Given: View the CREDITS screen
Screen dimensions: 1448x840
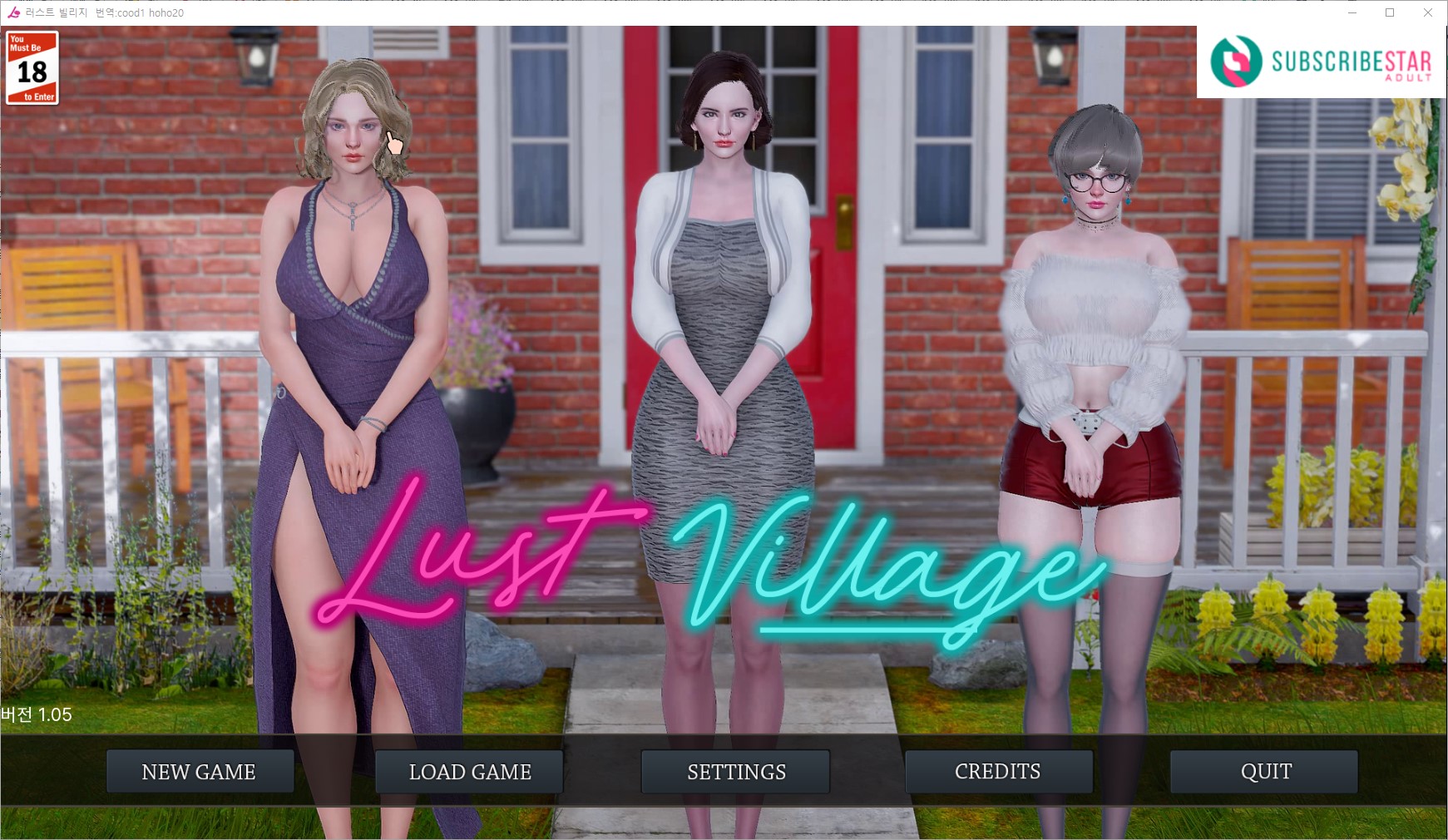Looking at the screenshot, I should (x=999, y=772).
